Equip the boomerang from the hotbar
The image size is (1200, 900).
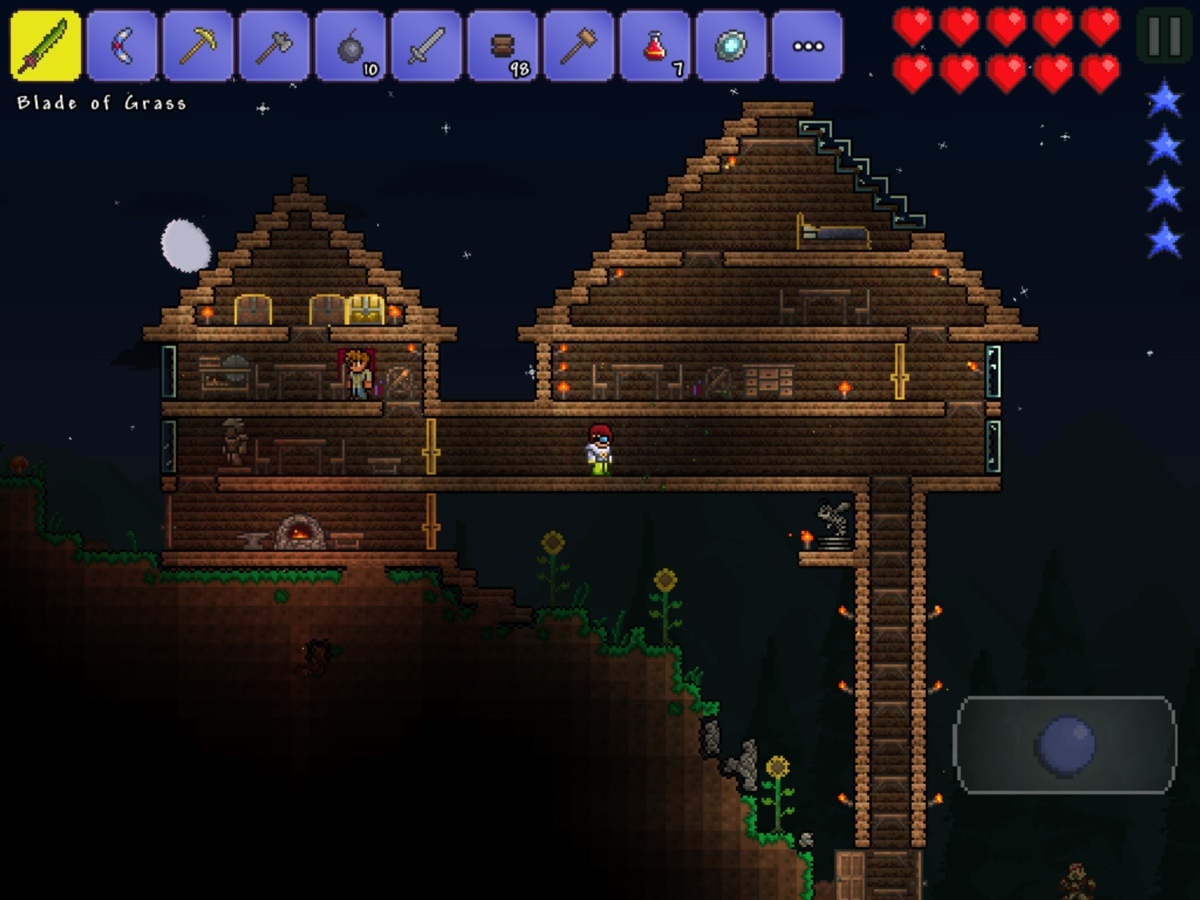pos(121,46)
